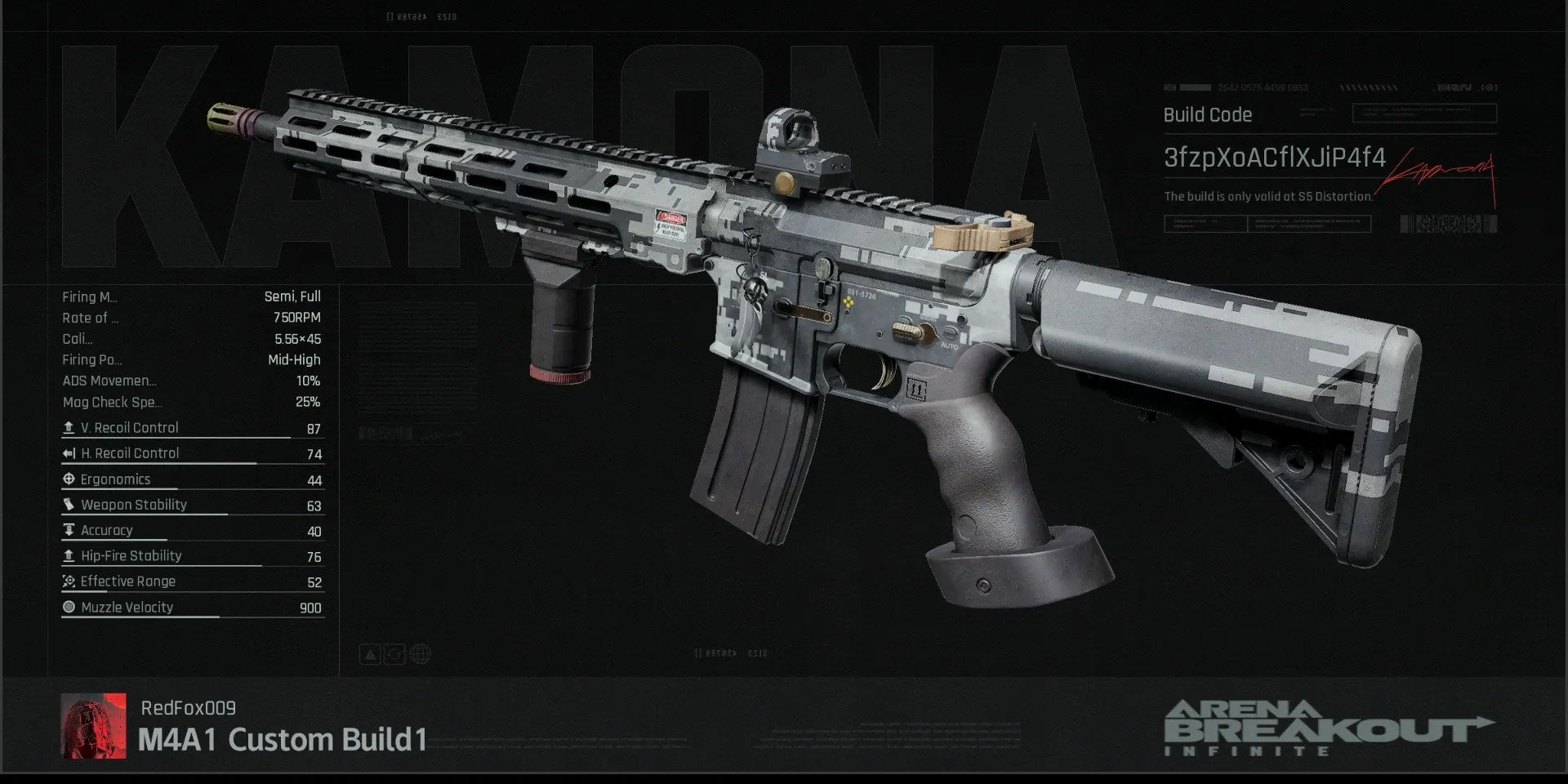Click the globe icon beside the refresh icon
Screen dimensions: 1568x784
[420, 653]
